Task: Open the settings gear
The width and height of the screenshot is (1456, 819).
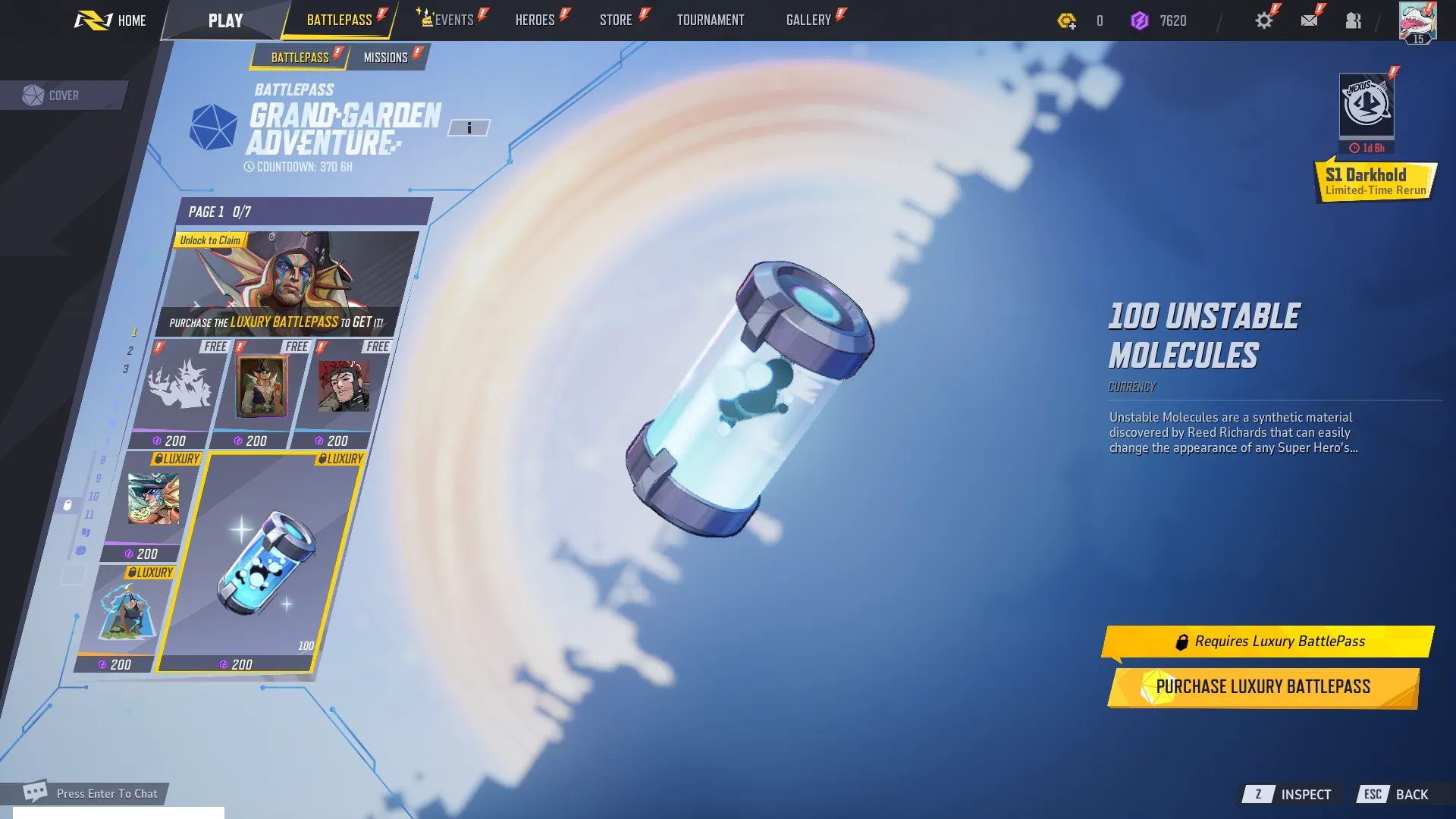Action: point(1264,20)
